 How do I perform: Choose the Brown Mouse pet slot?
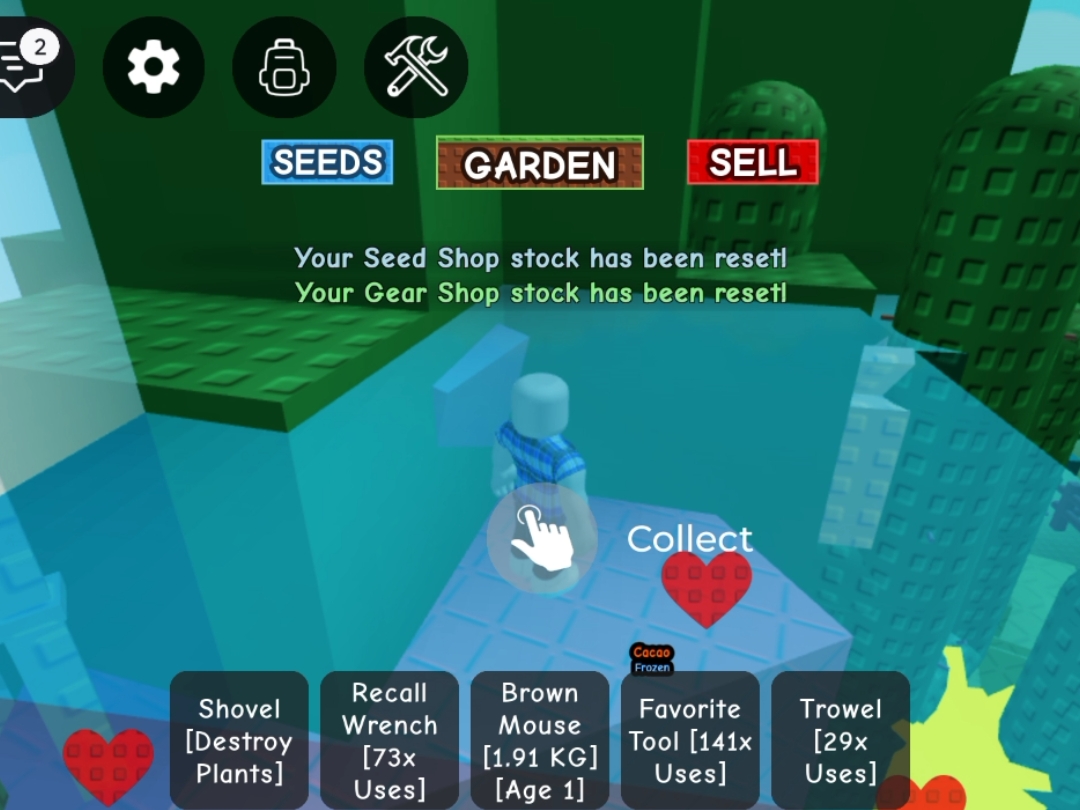point(540,740)
